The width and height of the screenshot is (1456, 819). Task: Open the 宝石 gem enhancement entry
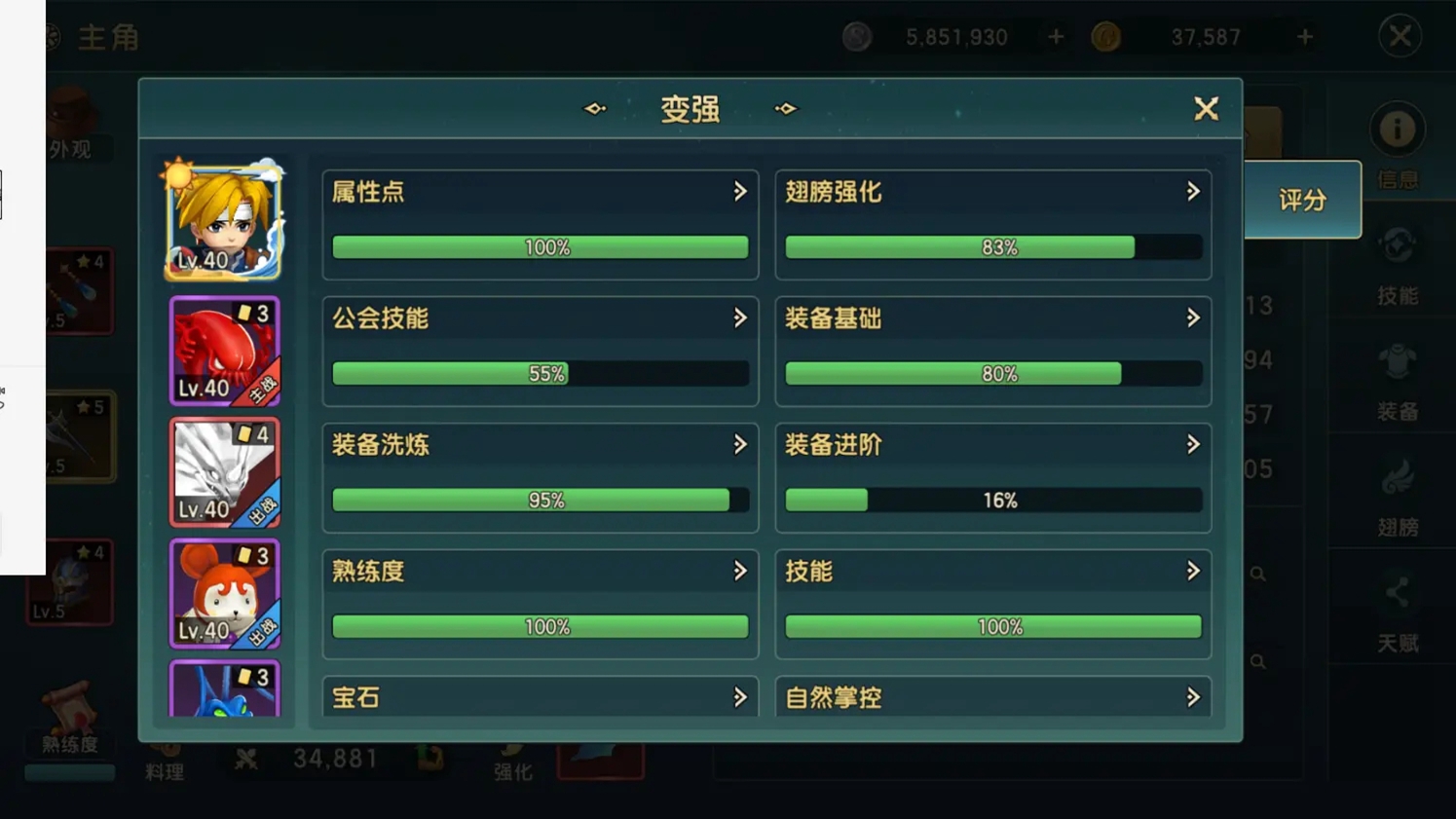tap(541, 697)
